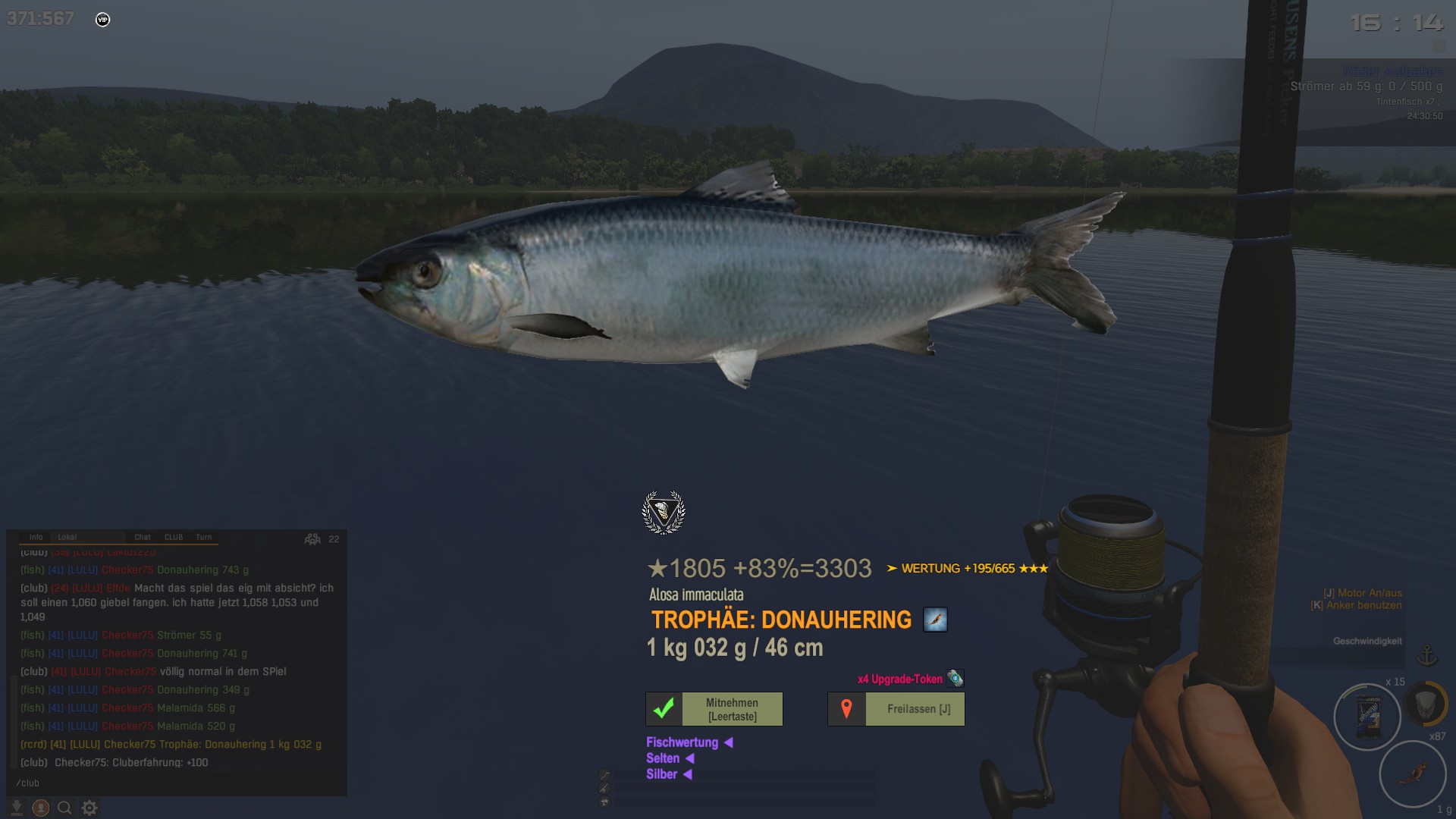Click the bait icon beside Donauhering title
This screenshot has height=819, width=1456.
coord(935,620)
